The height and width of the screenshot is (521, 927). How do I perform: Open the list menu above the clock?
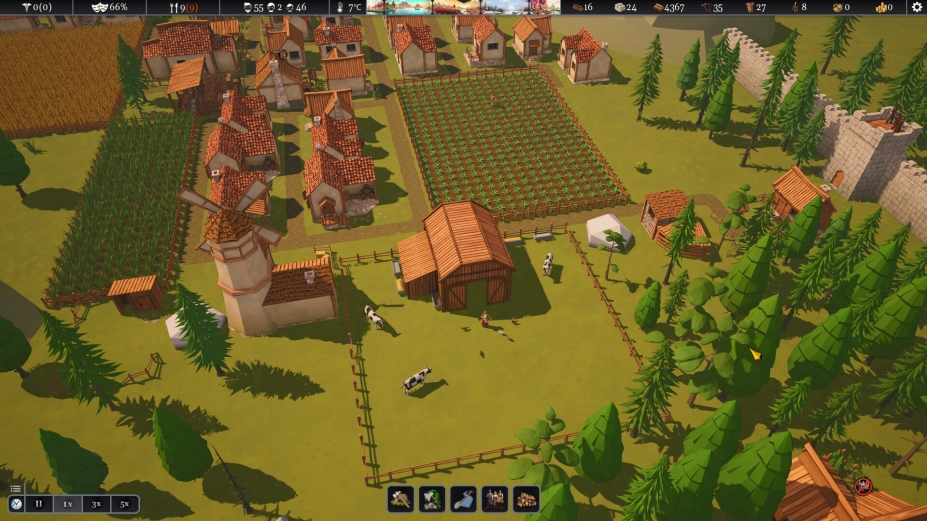[x=16, y=489]
